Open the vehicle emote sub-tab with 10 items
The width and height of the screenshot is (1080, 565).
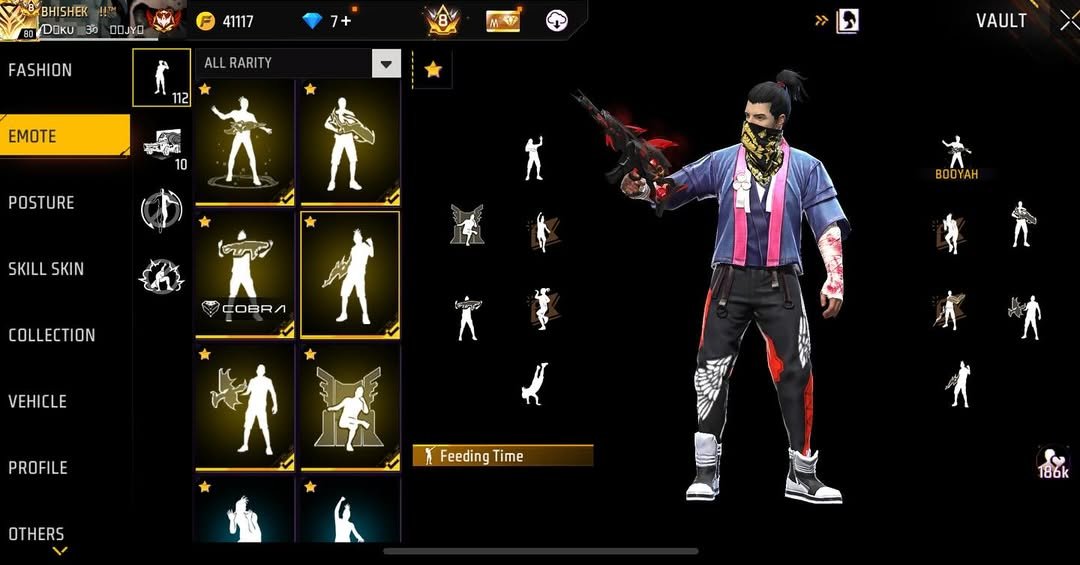click(x=162, y=147)
